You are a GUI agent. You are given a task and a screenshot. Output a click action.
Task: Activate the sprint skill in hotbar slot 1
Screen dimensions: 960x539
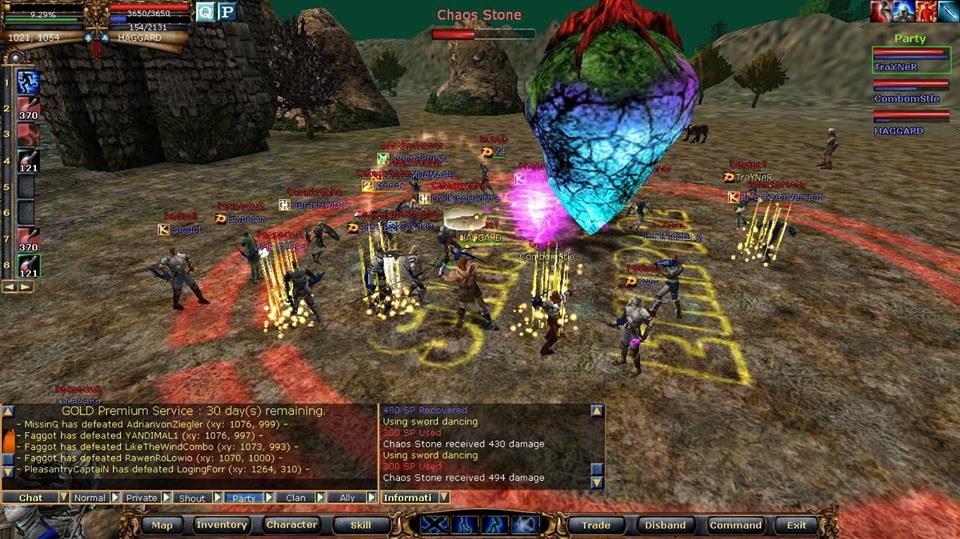coord(29,82)
